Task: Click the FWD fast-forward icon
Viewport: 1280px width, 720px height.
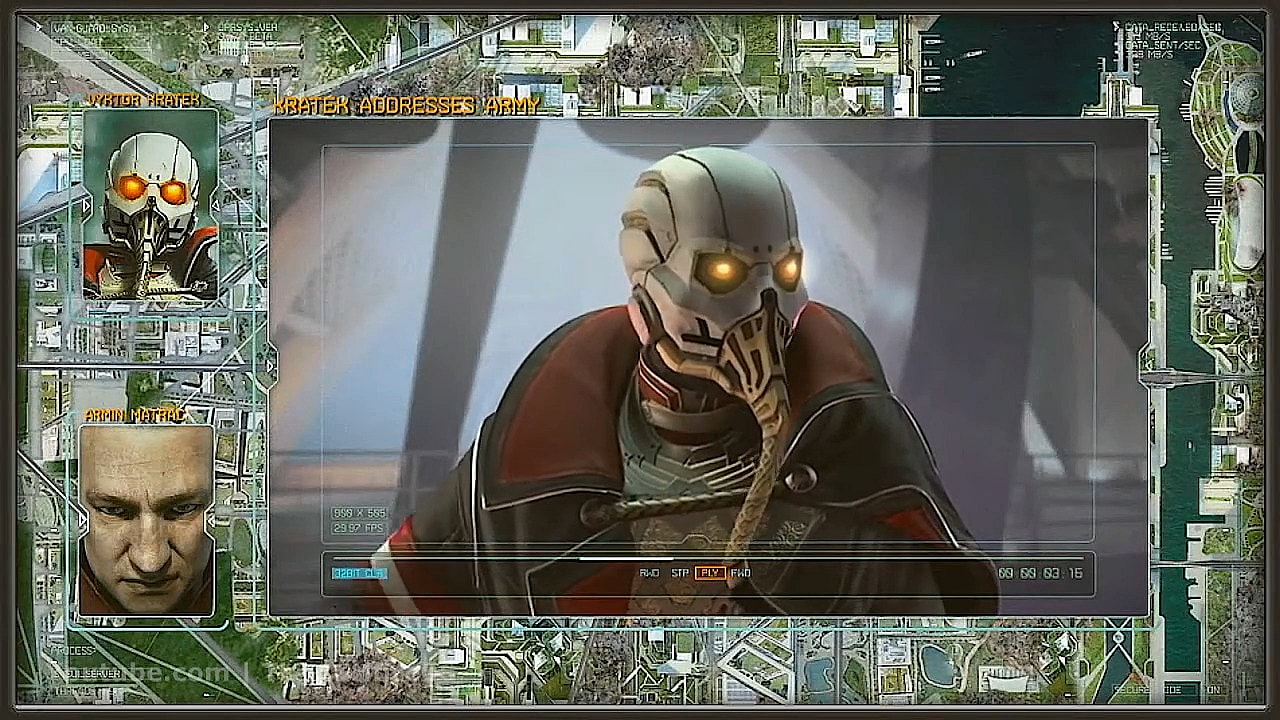Action: [x=740, y=573]
